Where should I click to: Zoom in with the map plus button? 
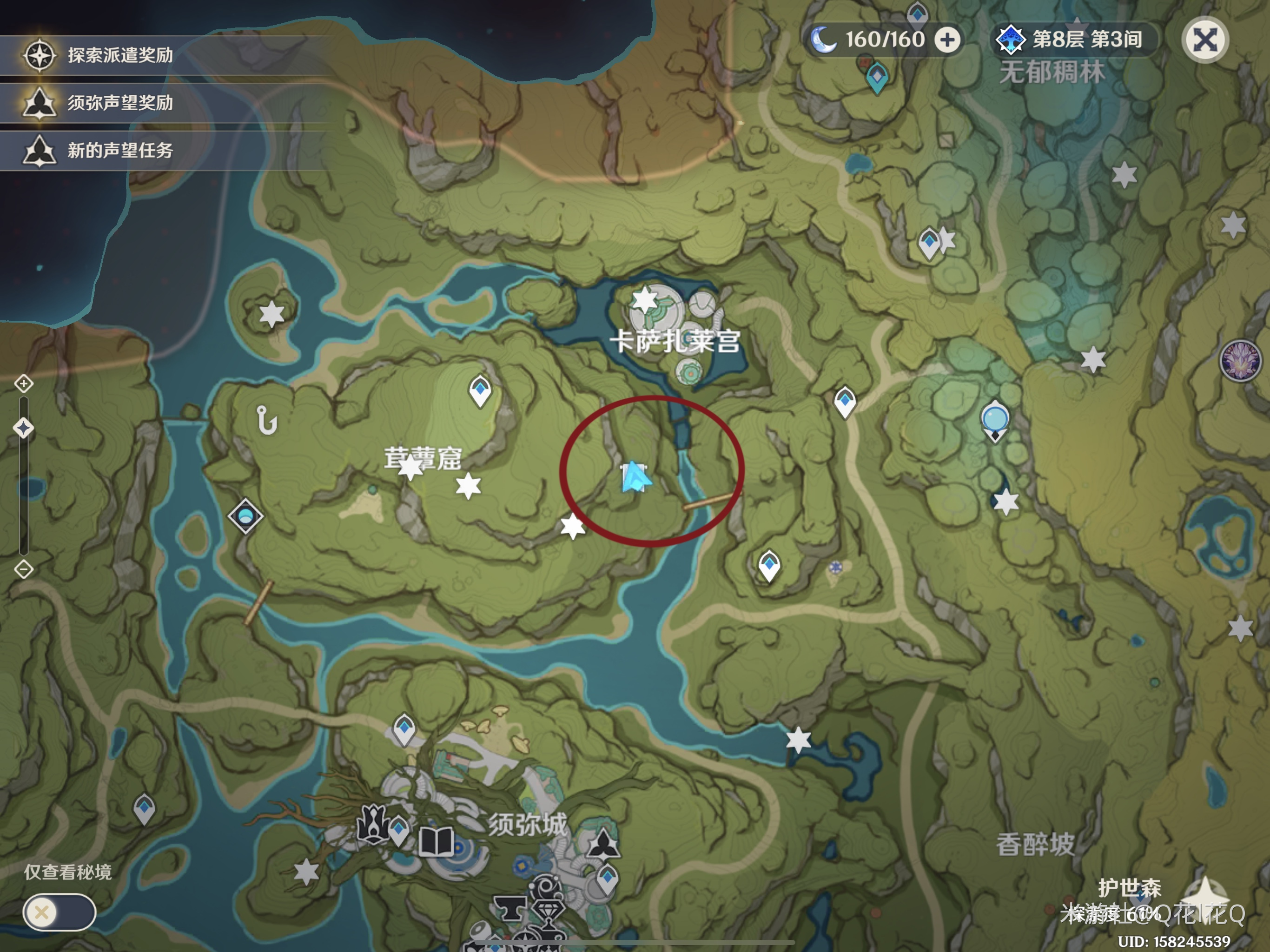(24, 383)
